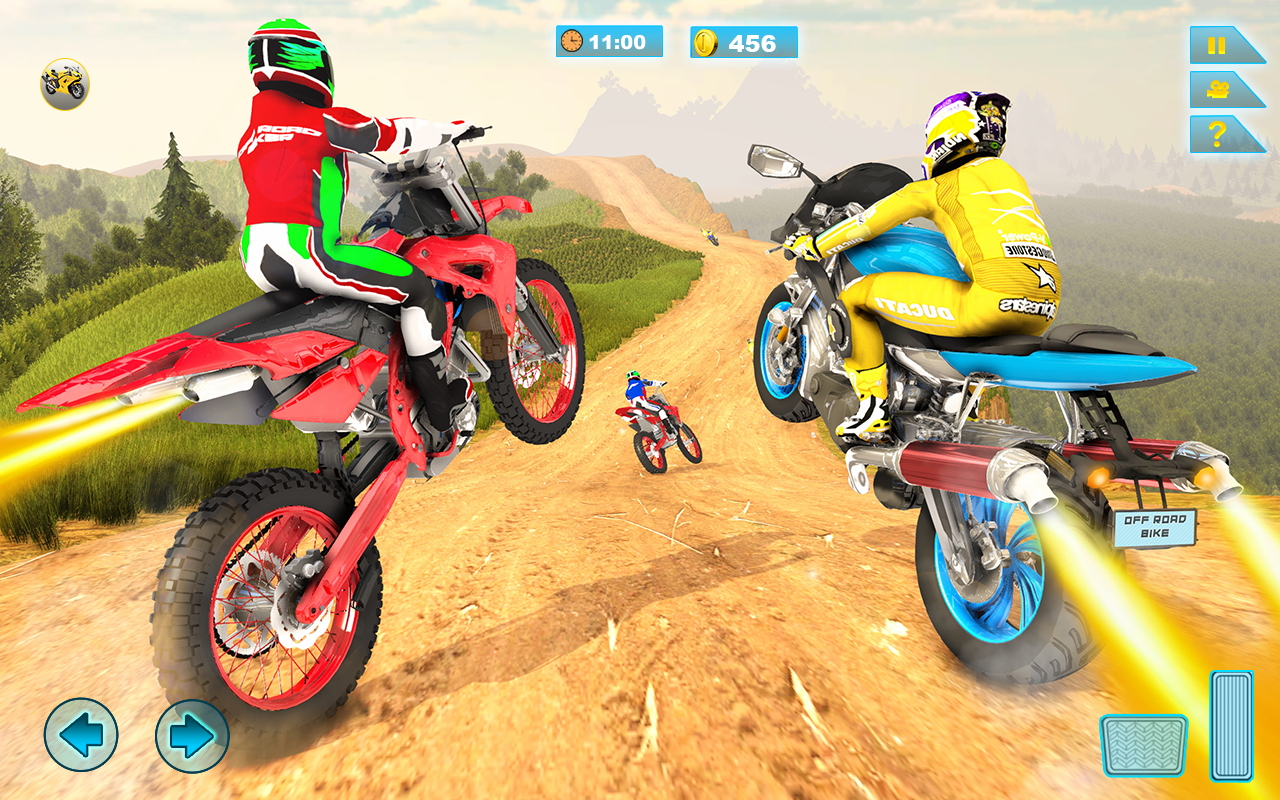Image resolution: width=1280 pixels, height=800 pixels.
Task: Click the stopwatch icon on the timer badge
Action: pos(570,42)
